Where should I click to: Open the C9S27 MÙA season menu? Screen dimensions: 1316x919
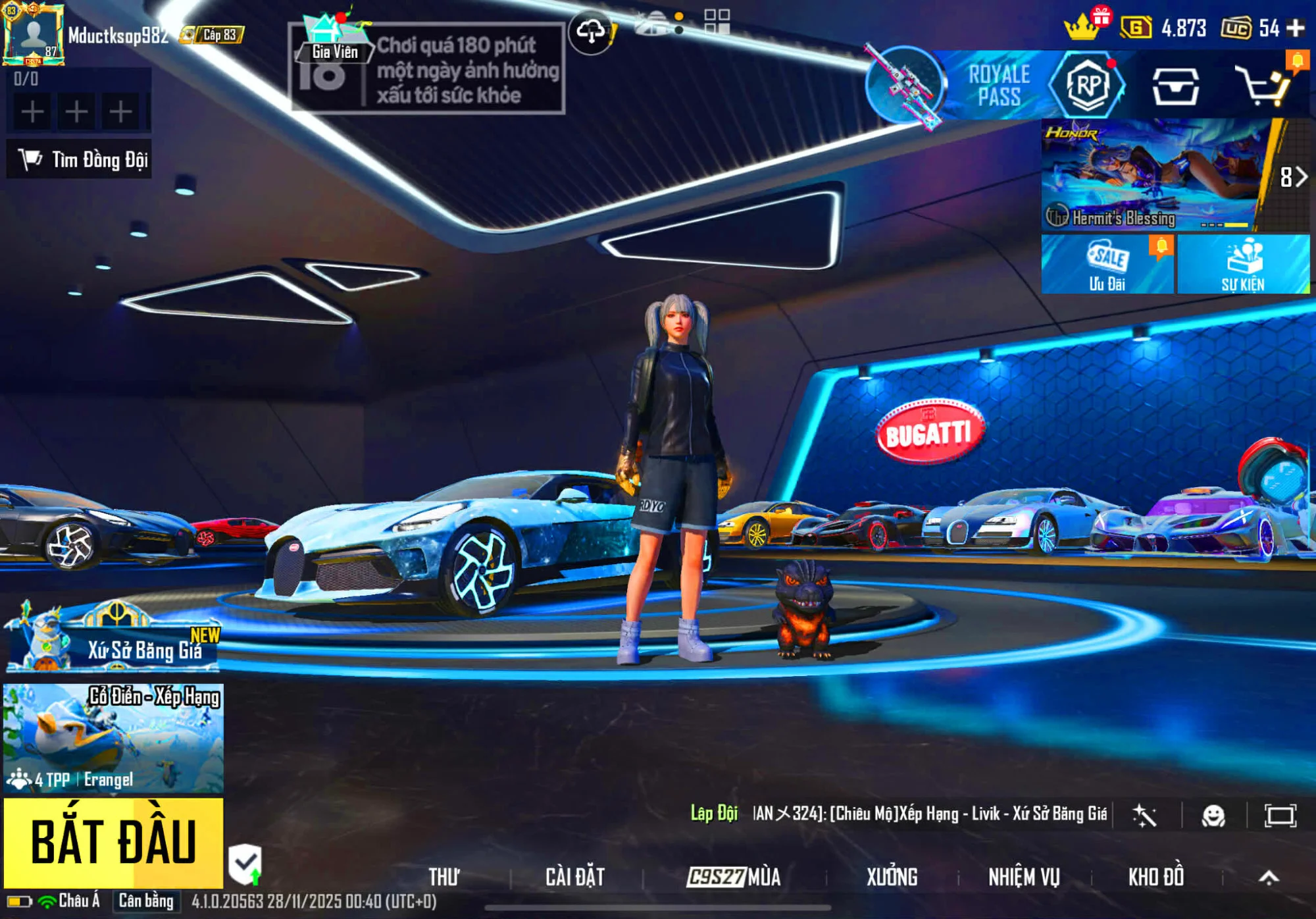click(734, 877)
